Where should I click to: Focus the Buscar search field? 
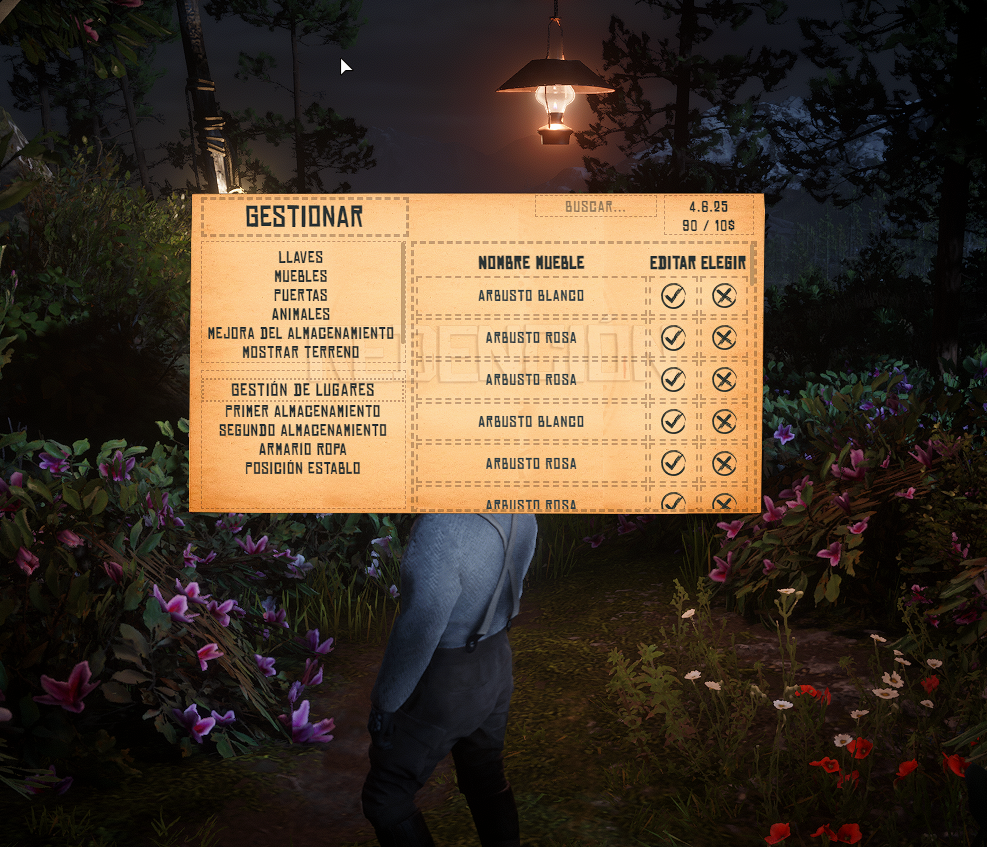[596, 207]
